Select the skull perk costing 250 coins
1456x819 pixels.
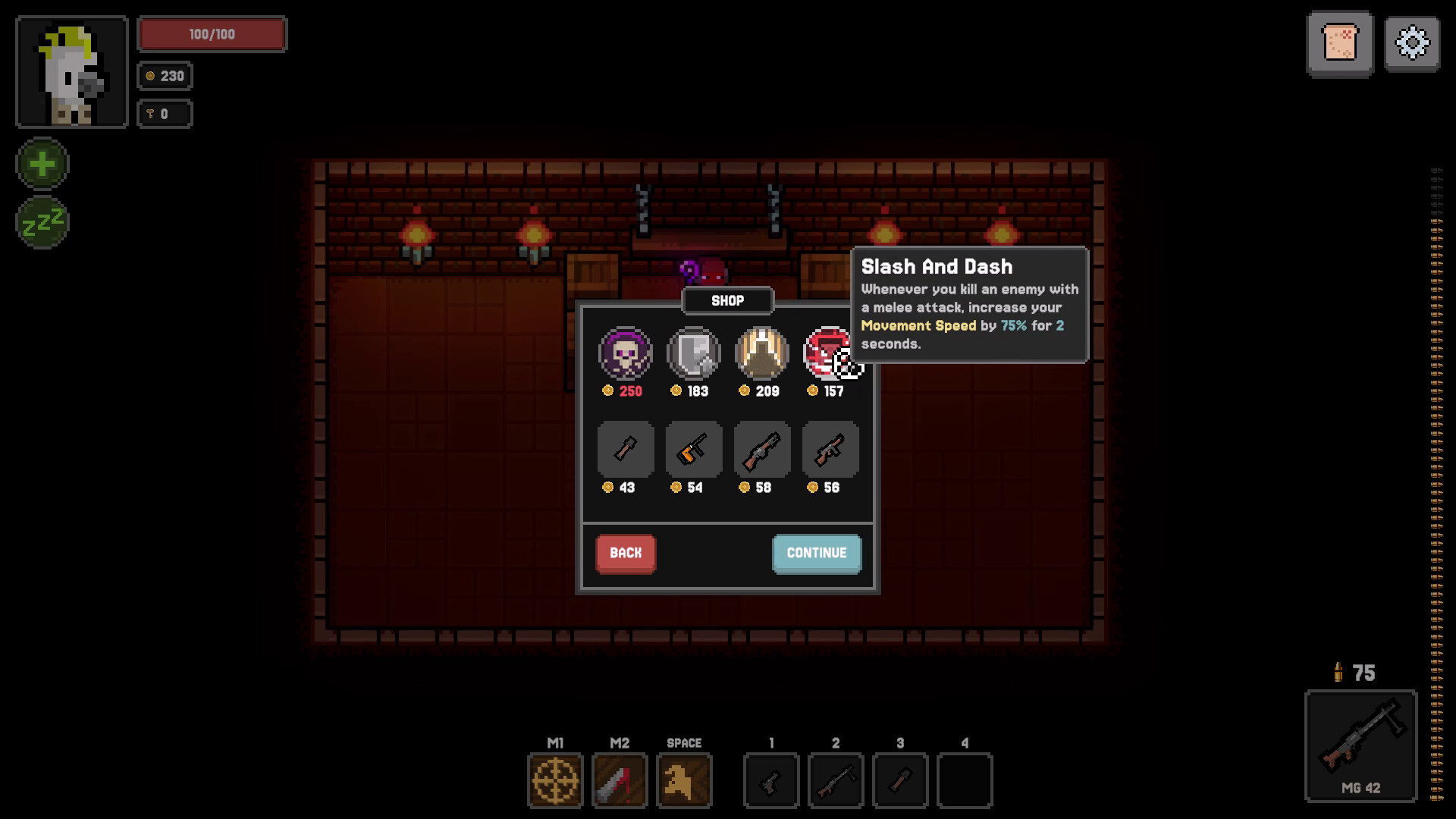pyautogui.click(x=625, y=353)
